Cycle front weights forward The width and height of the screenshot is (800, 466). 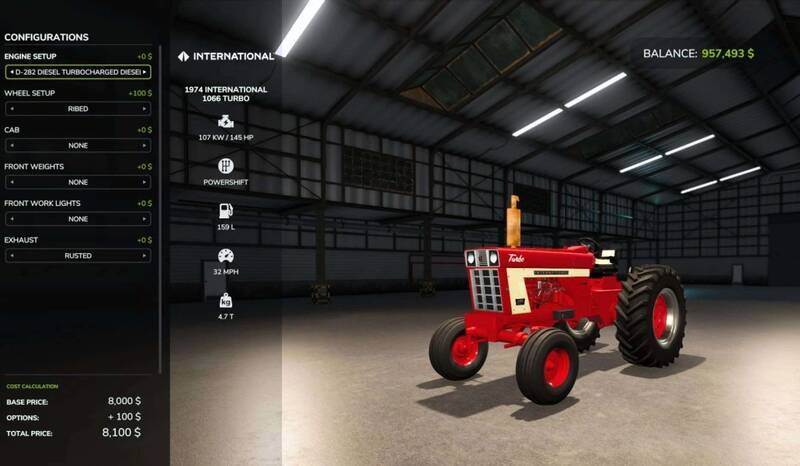tap(146, 182)
